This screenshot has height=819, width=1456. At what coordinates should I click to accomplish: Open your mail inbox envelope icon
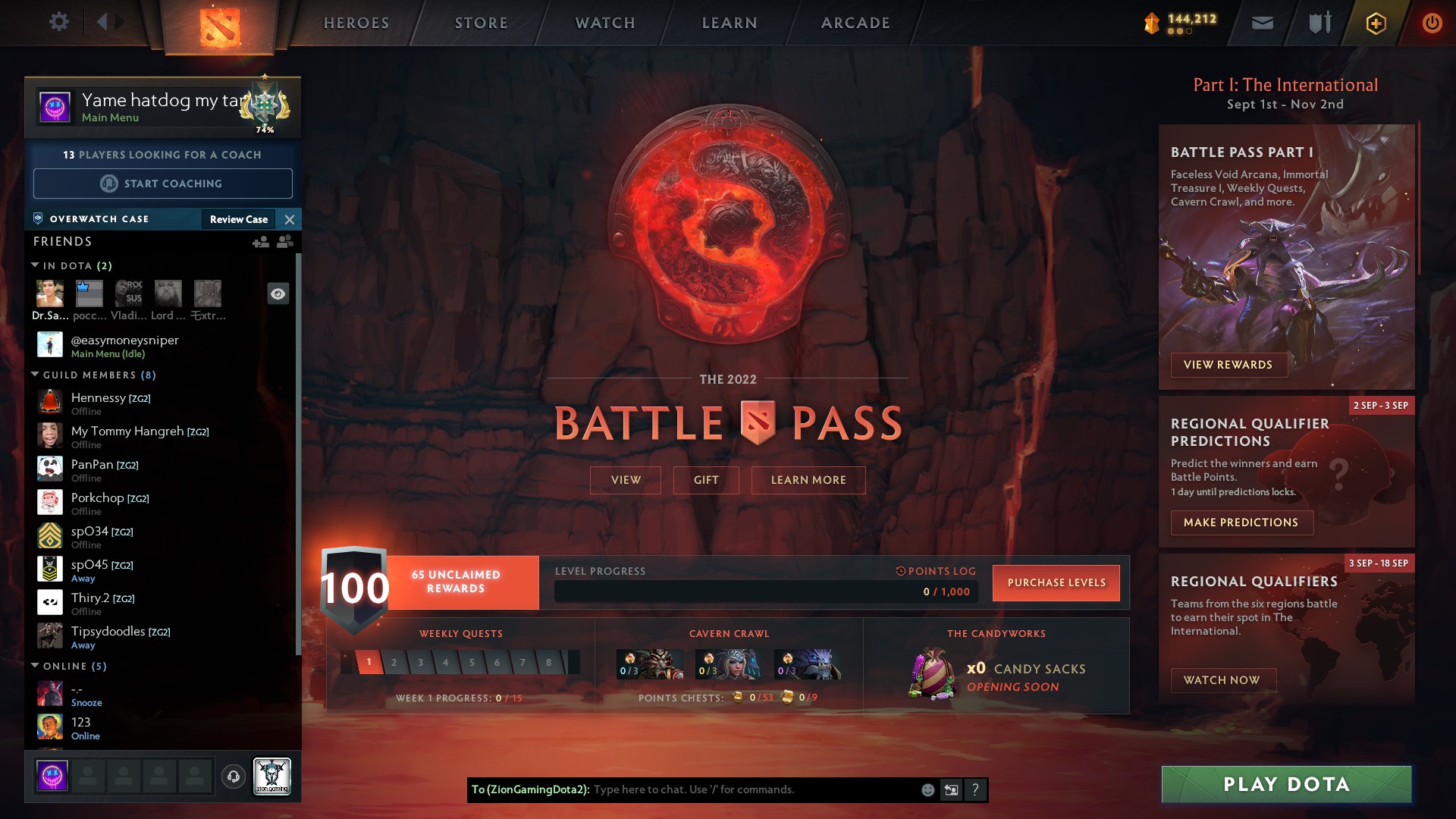[1262, 22]
